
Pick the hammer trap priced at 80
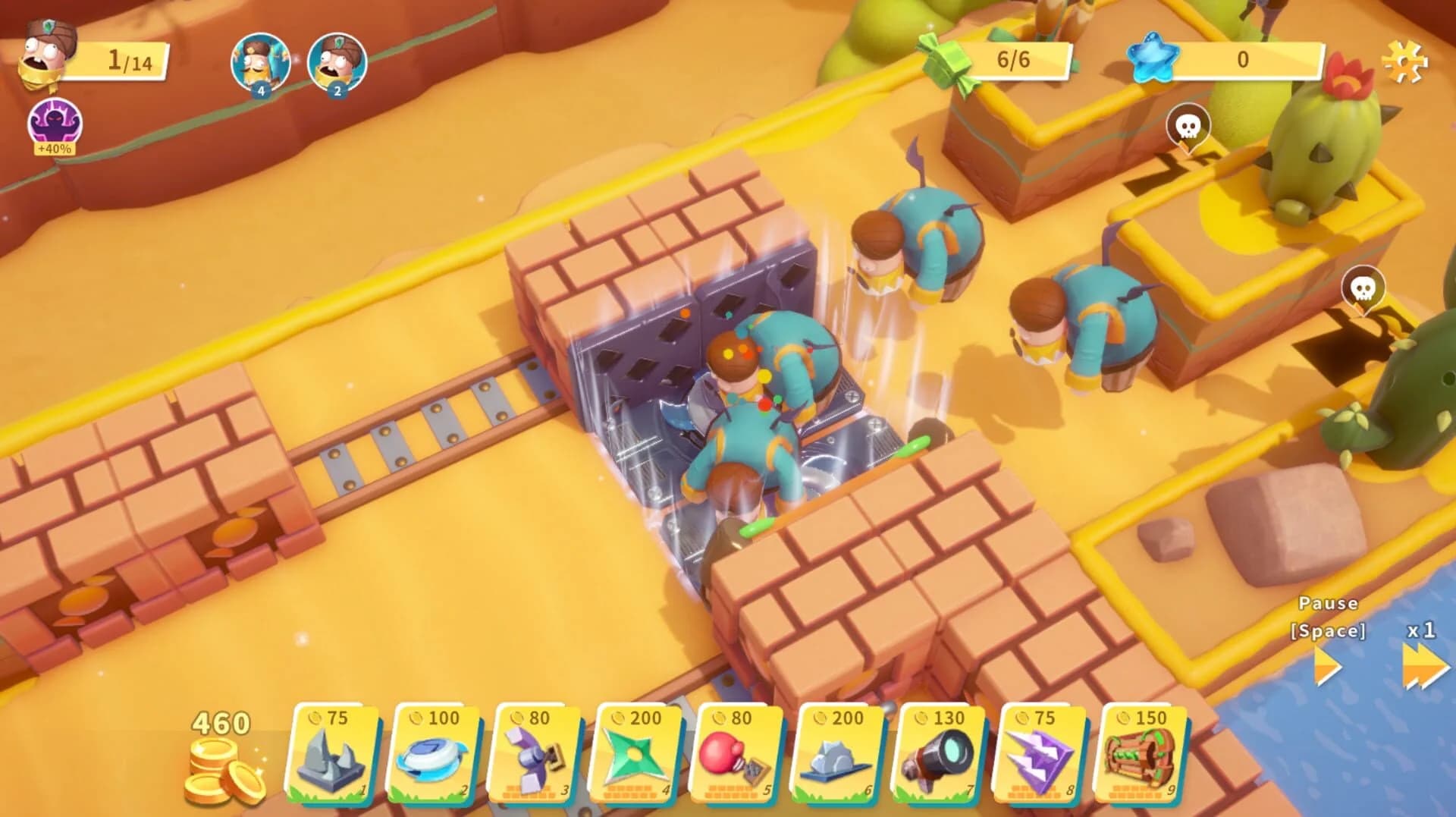coord(534,751)
